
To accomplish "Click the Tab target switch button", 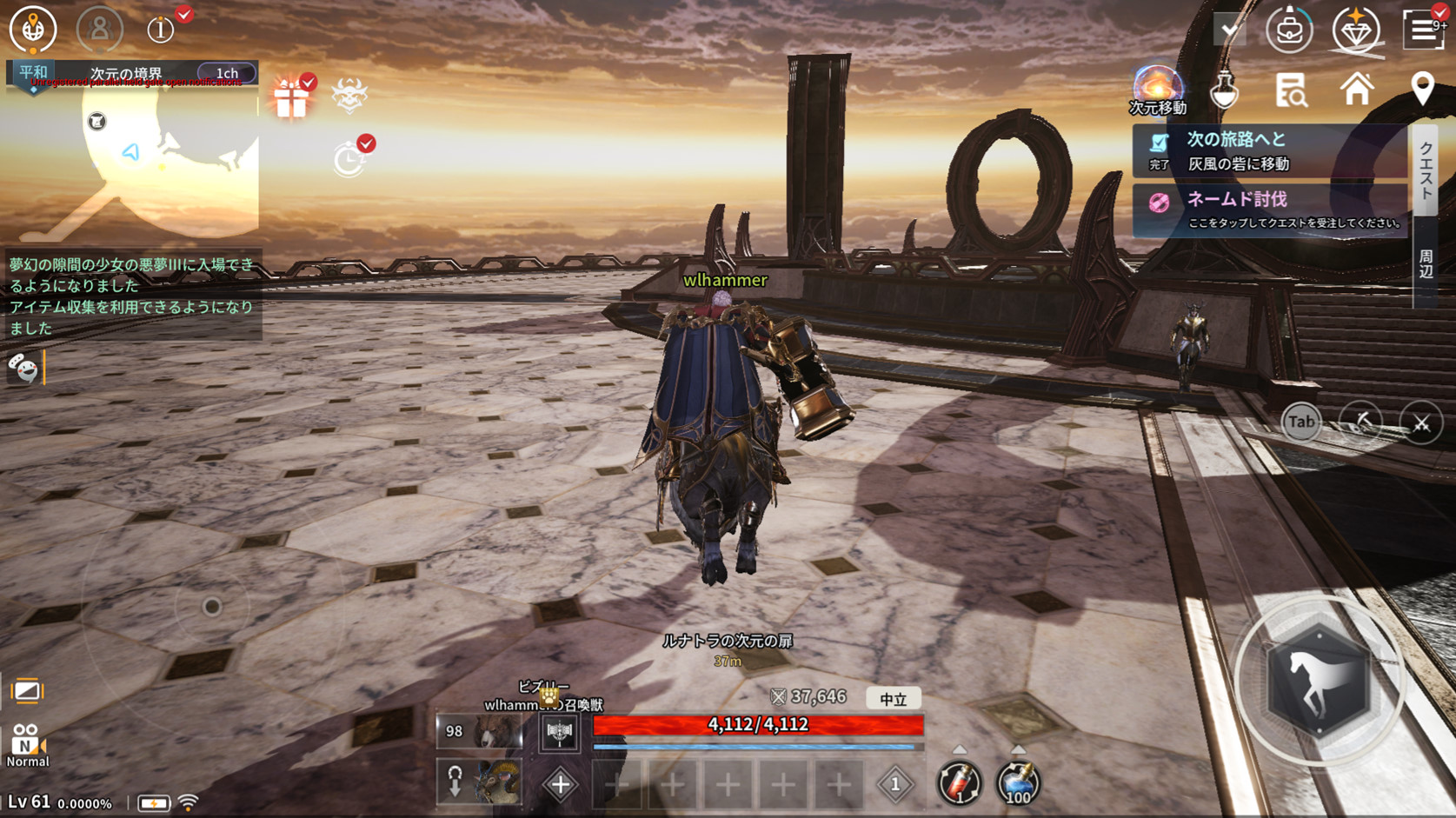I will [x=1300, y=422].
